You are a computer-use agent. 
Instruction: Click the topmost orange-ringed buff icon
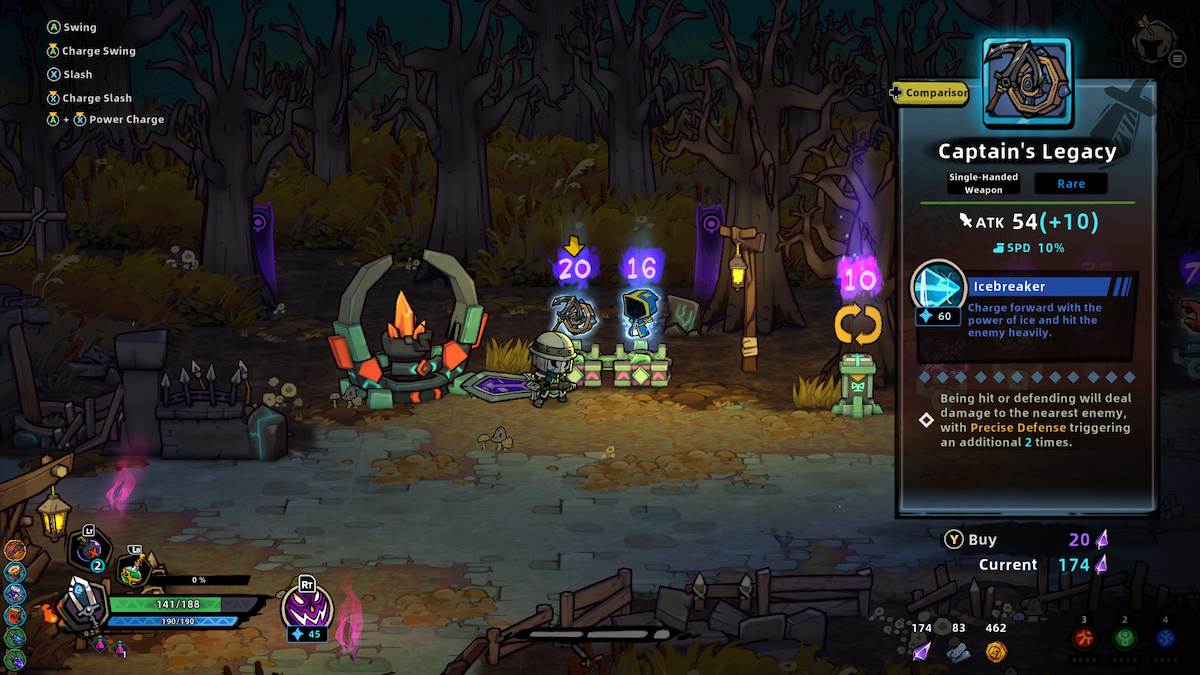point(13,550)
